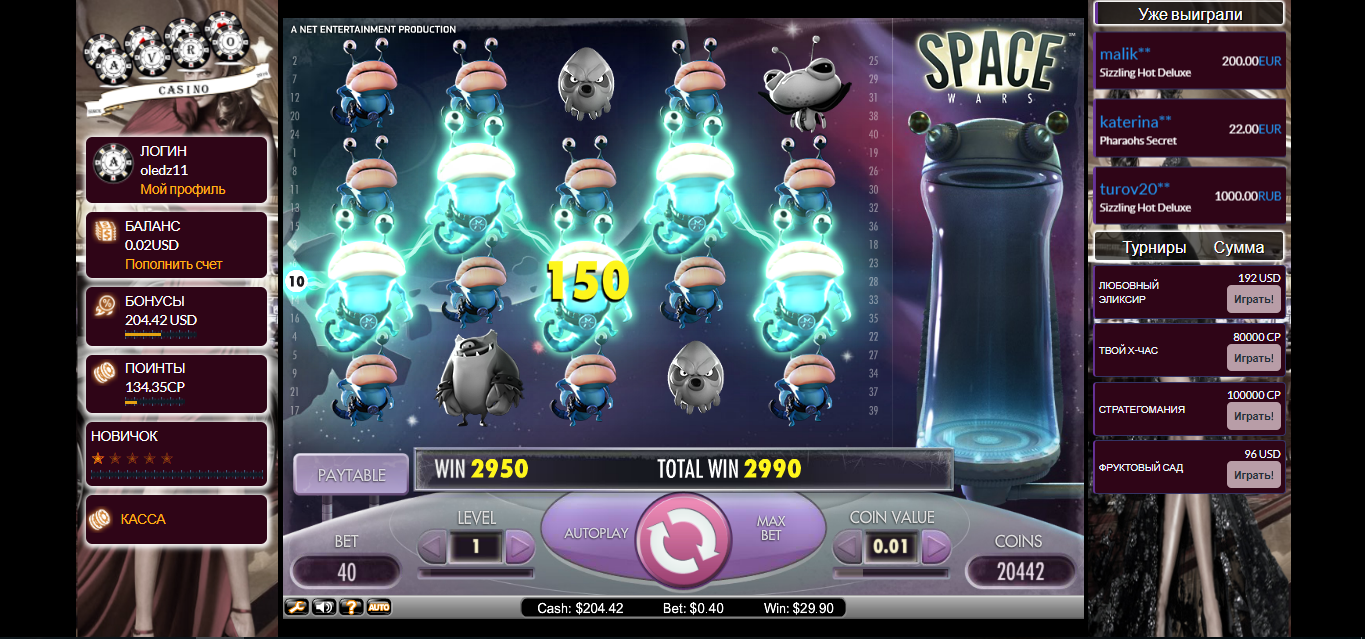
Task: Play the Фруктовый Сад tournament
Action: point(1253,474)
